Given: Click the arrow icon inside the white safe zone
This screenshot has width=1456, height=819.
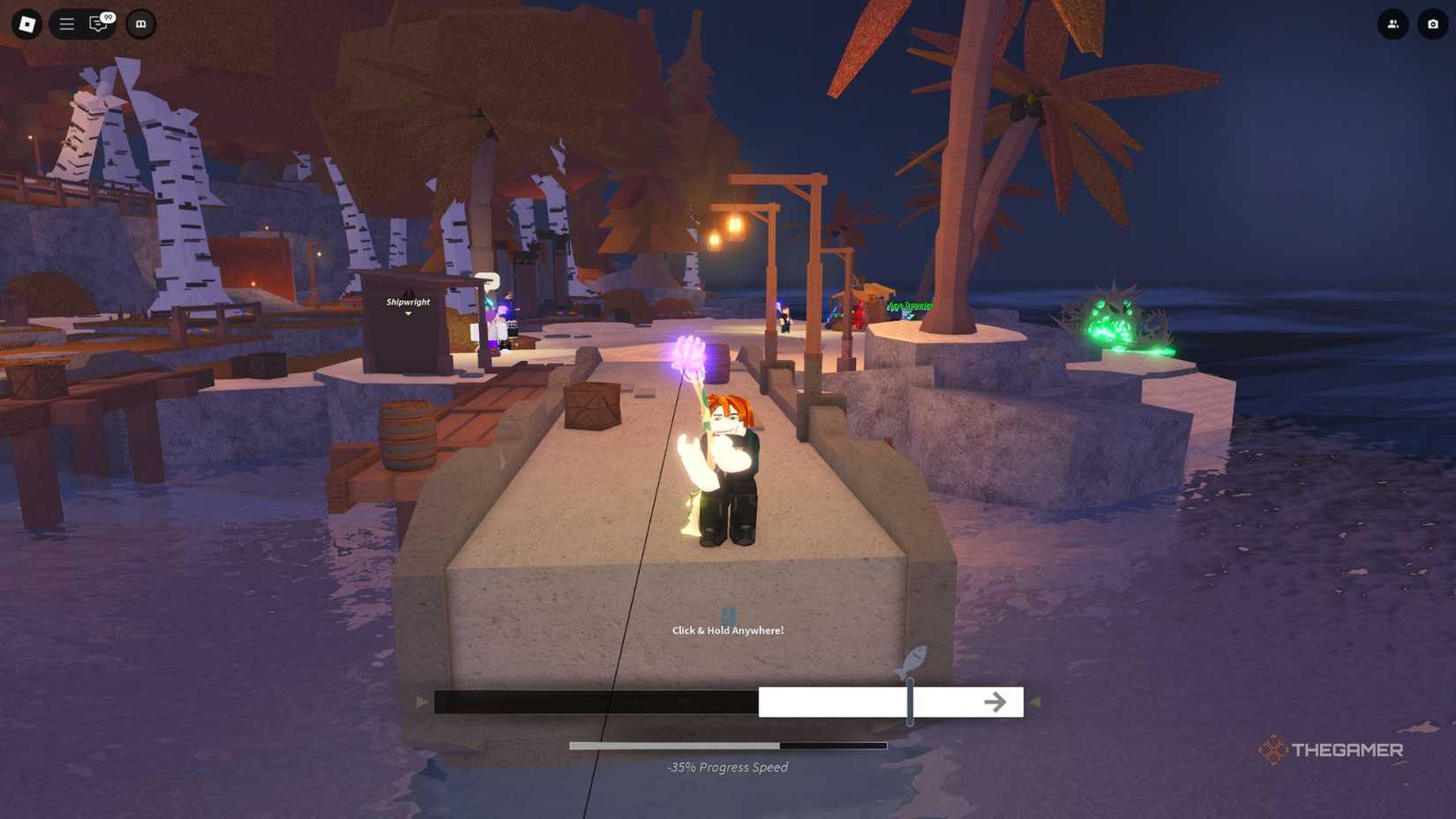Looking at the screenshot, I should click(996, 702).
